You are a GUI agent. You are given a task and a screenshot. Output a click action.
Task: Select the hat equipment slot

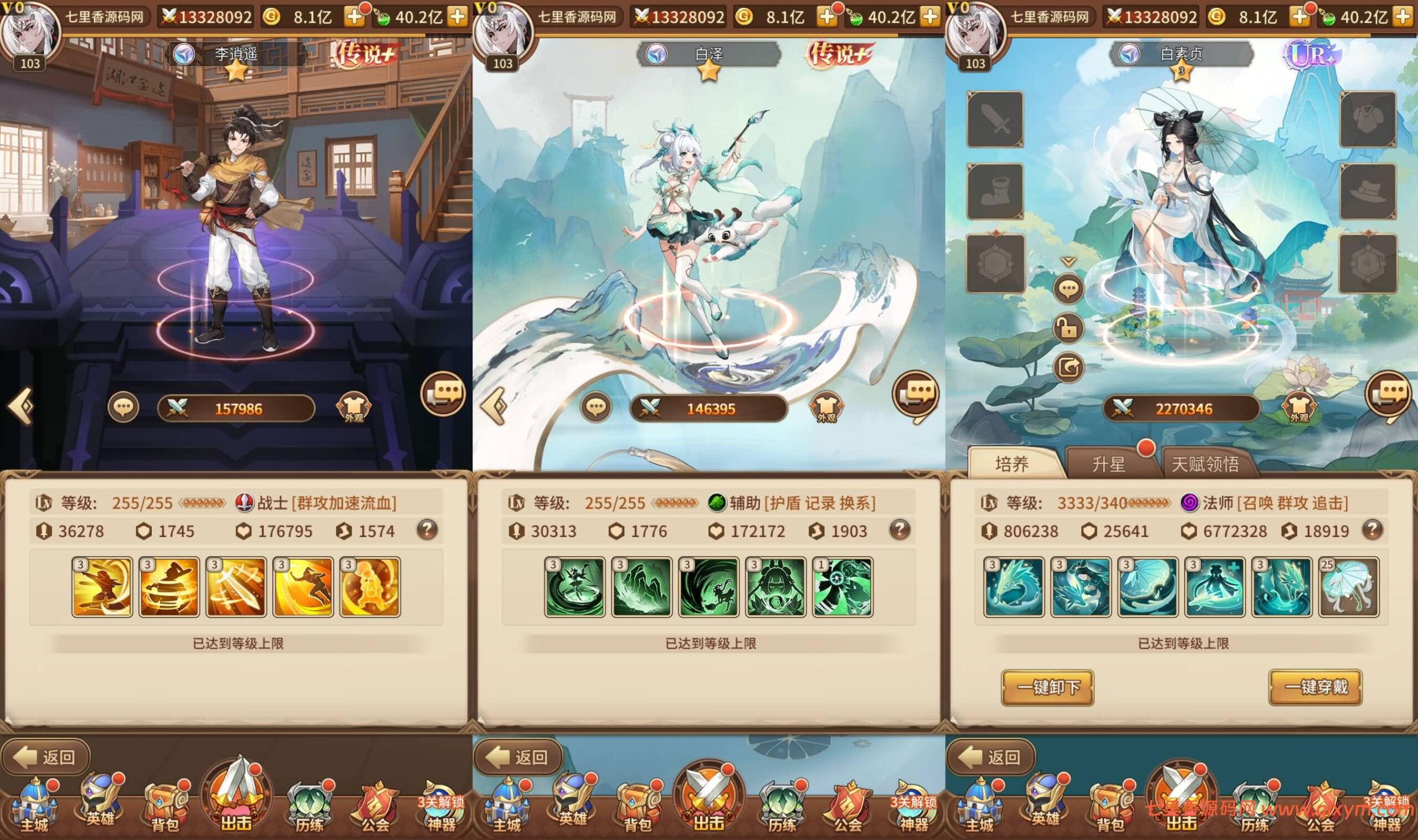(1368, 192)
